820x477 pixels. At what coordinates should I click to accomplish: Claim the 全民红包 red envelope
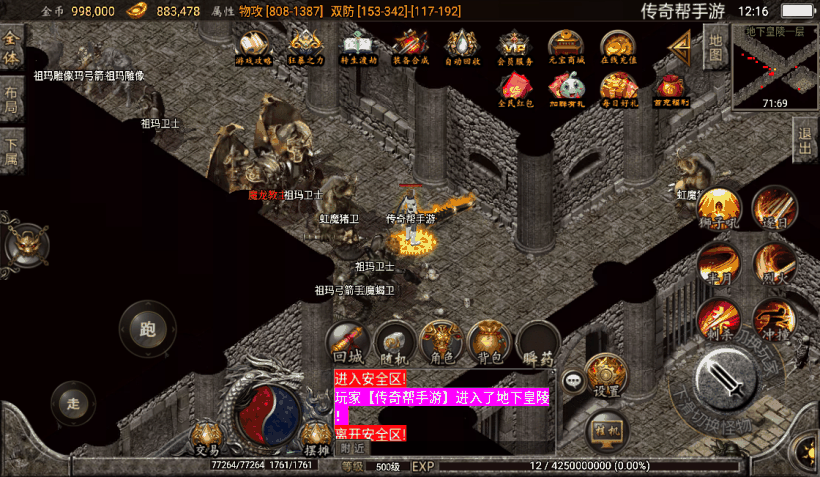pyautogui.click(x=515, y=91)
